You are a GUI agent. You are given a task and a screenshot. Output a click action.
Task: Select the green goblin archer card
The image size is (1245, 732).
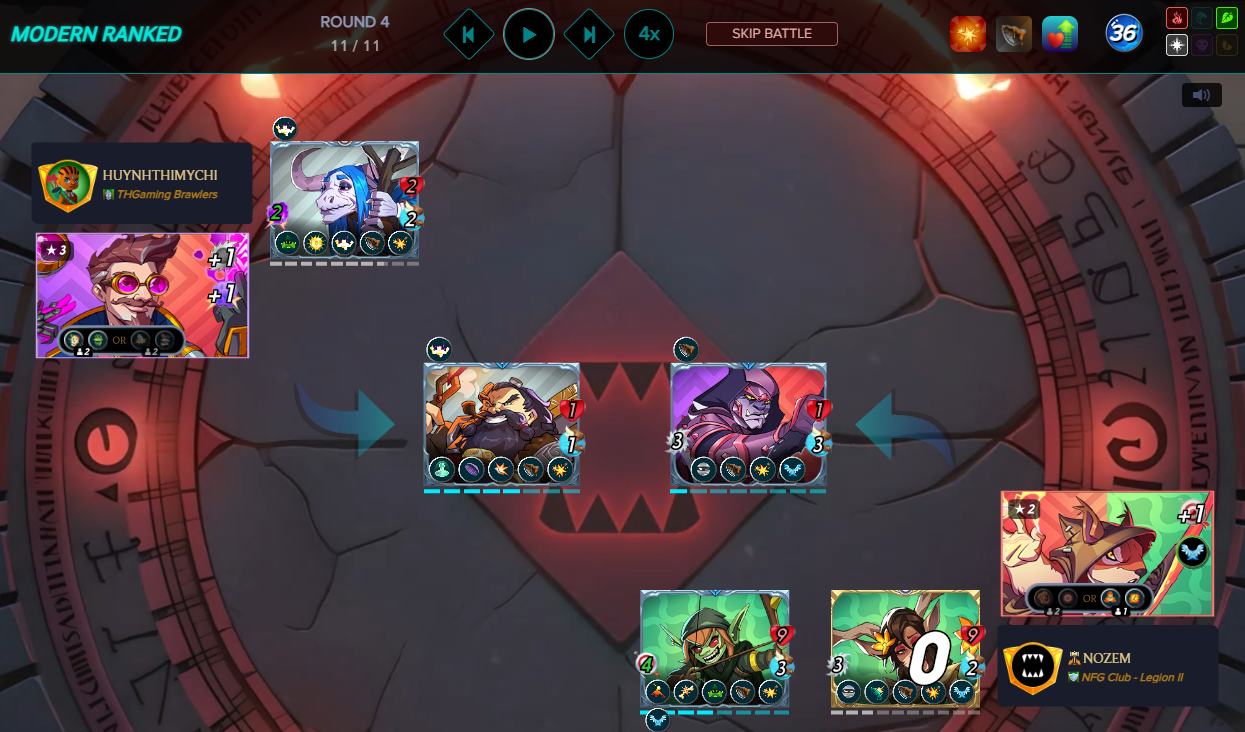(x=714, y=649)
